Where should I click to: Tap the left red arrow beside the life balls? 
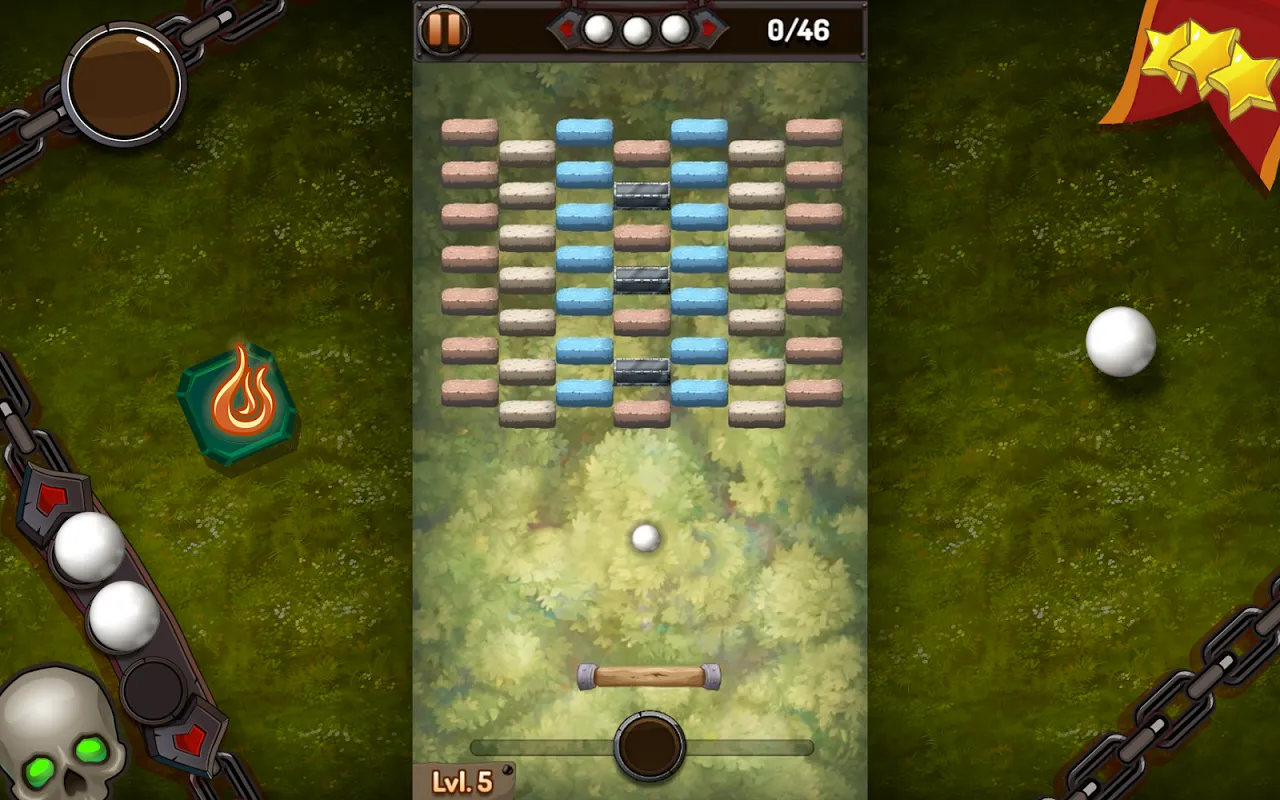[x=566, y=30]
